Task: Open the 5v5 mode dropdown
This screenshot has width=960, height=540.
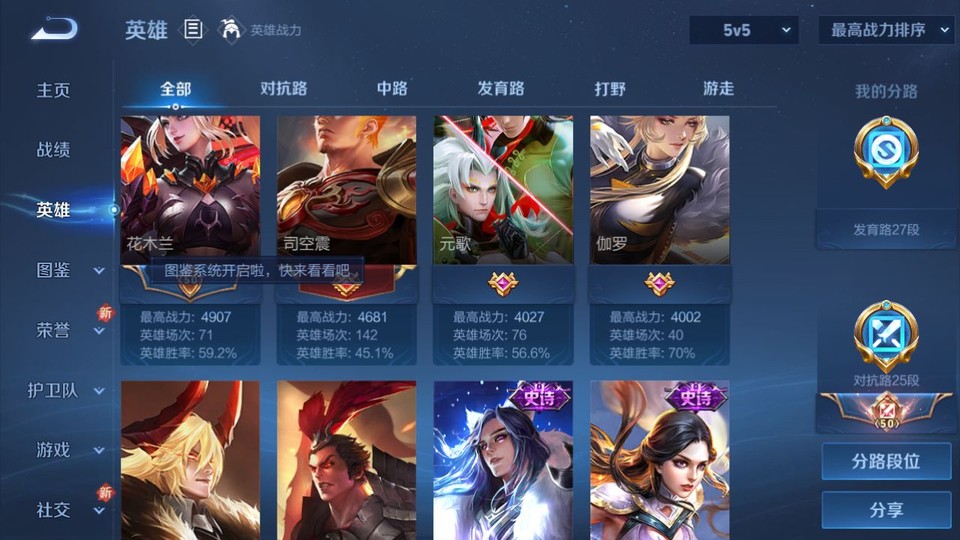Action: [744, 30]
